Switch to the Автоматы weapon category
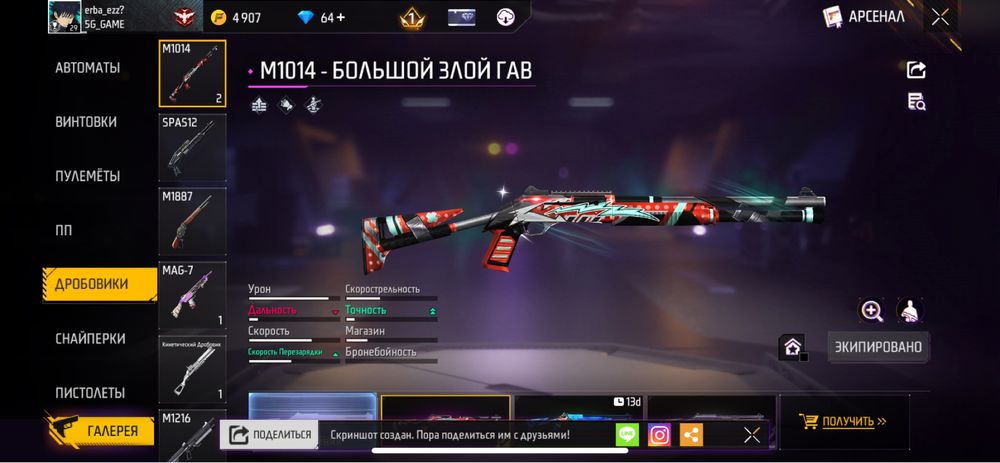 (88, 68)
